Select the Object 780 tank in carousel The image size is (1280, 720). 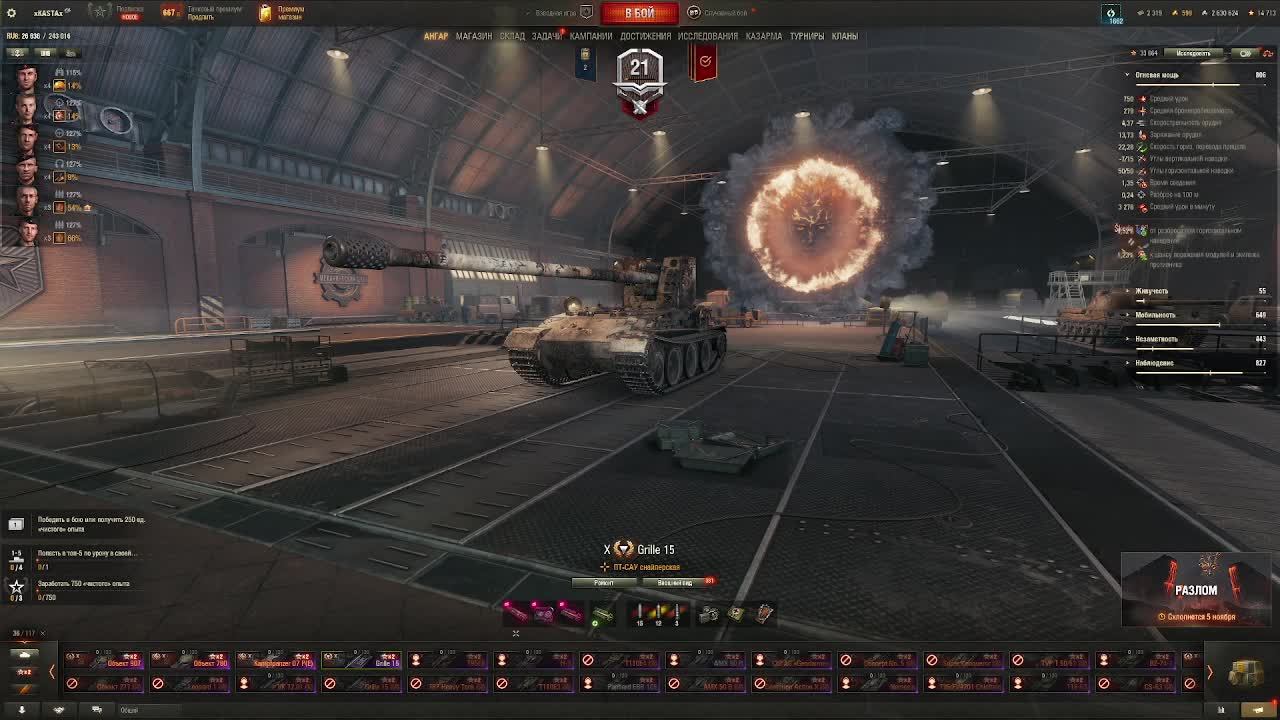click(x=191, y=660)
